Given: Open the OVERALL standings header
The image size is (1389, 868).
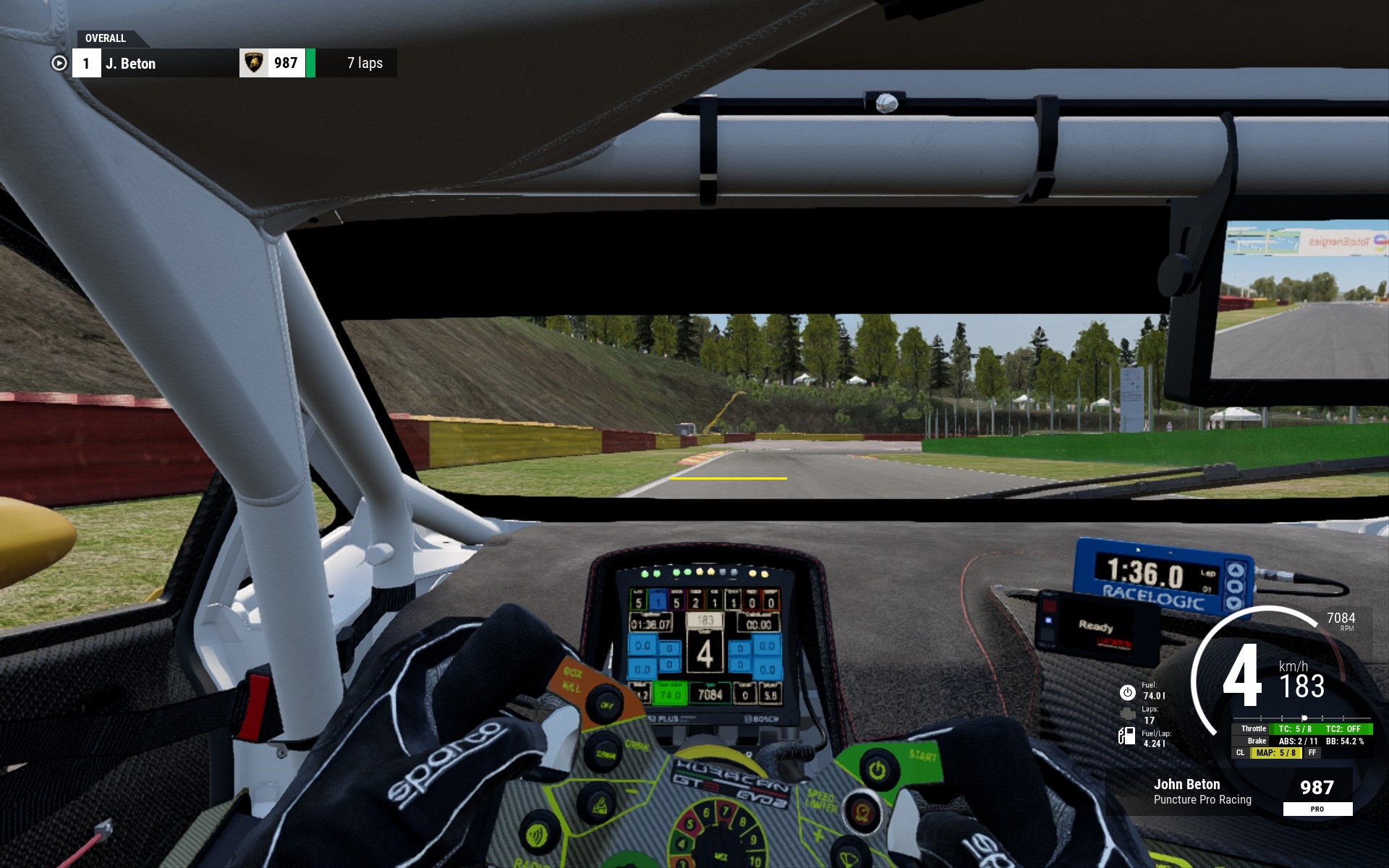Looking at the screenshot, I should coord(106,38).
